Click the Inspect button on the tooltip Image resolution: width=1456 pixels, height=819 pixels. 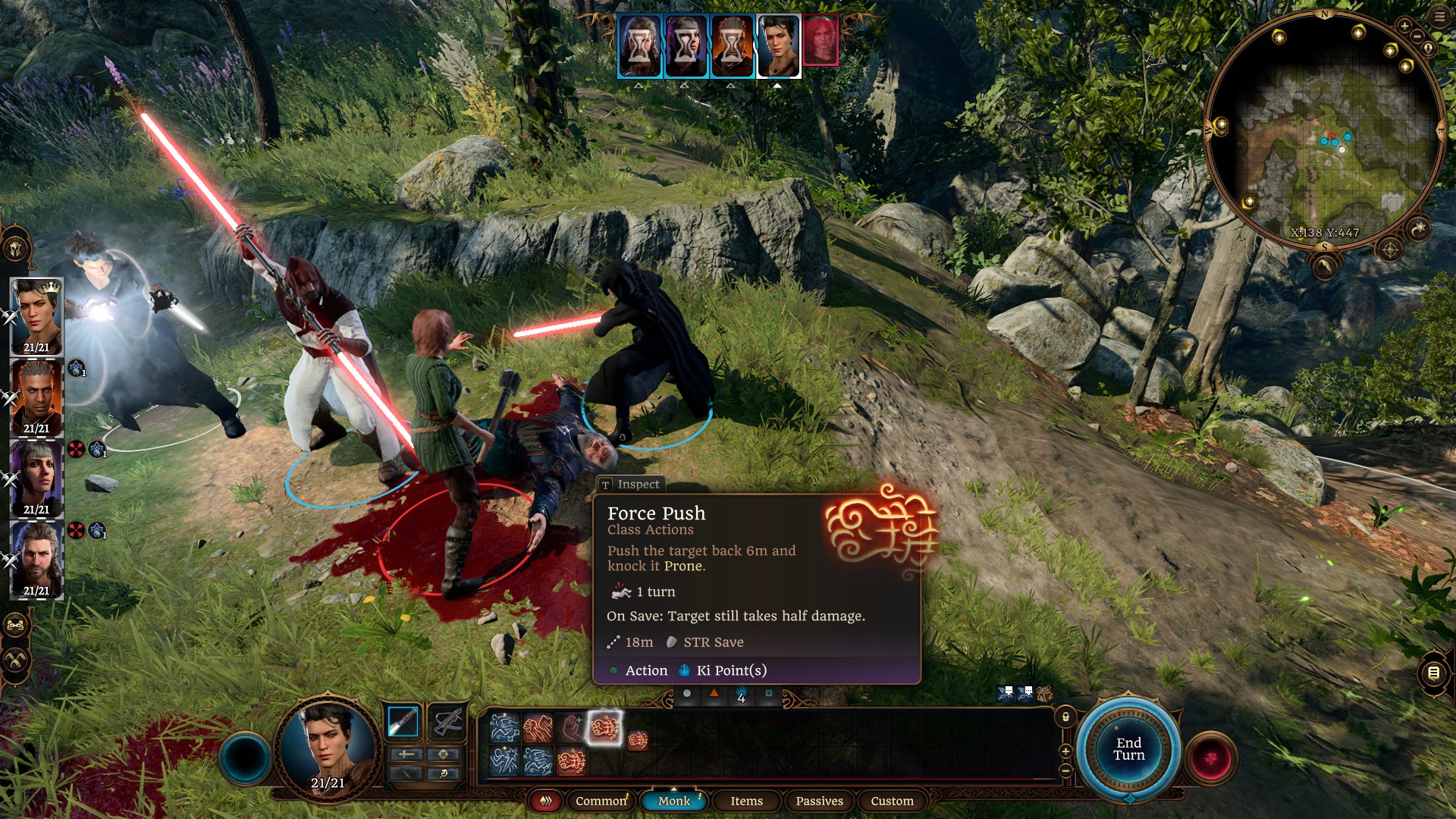(631, 484)
